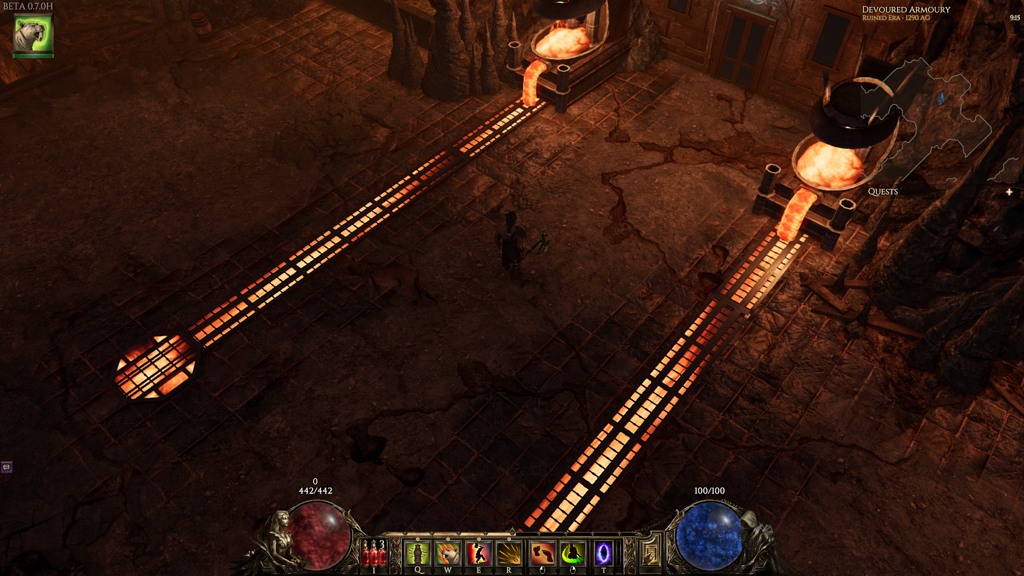This screenshot has width=1024, height=576.
Task: Activate the bear summon skill on W
Action: (x=448, y=552)
